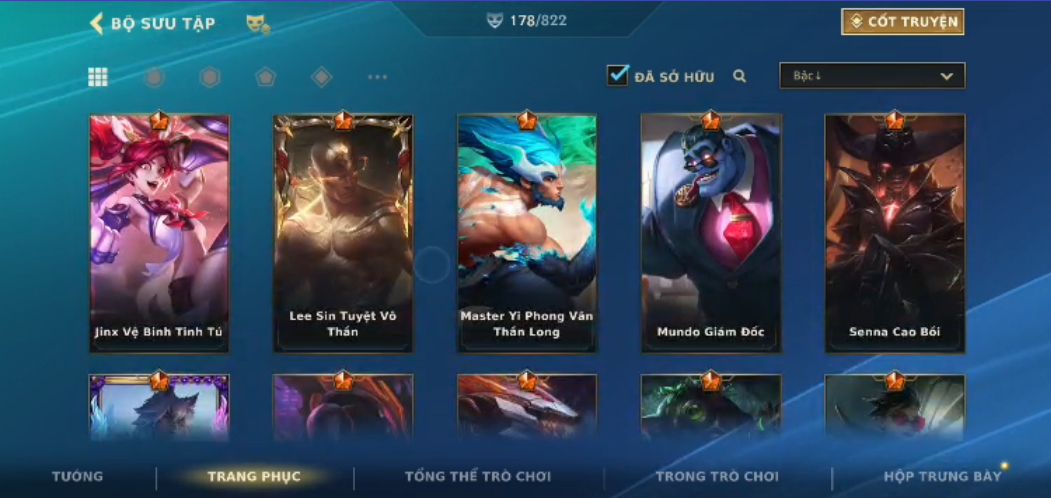
Task: Open the Tổng Thể Trò Chơi tab
Action: pyautogui.click(x=478, y=476)
